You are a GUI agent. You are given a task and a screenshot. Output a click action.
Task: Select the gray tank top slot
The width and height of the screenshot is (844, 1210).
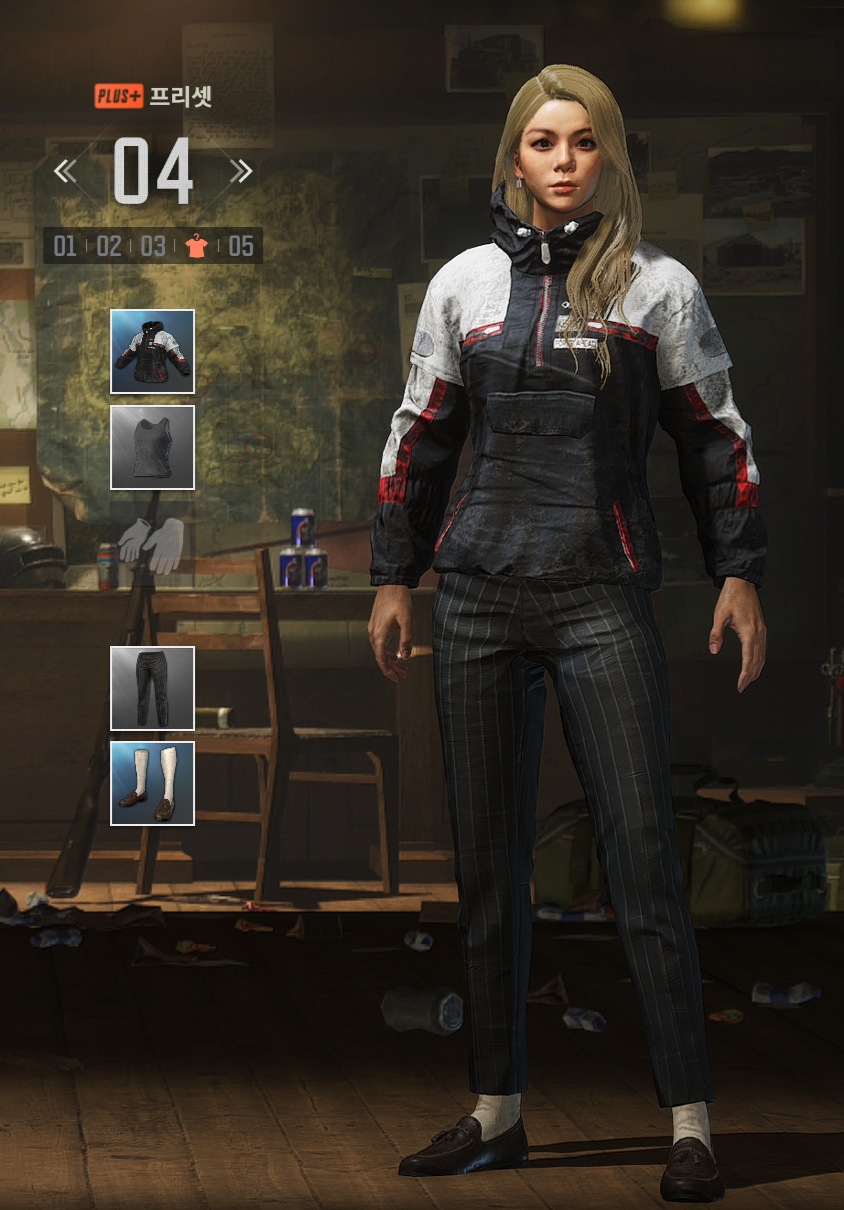coord(152,447)
